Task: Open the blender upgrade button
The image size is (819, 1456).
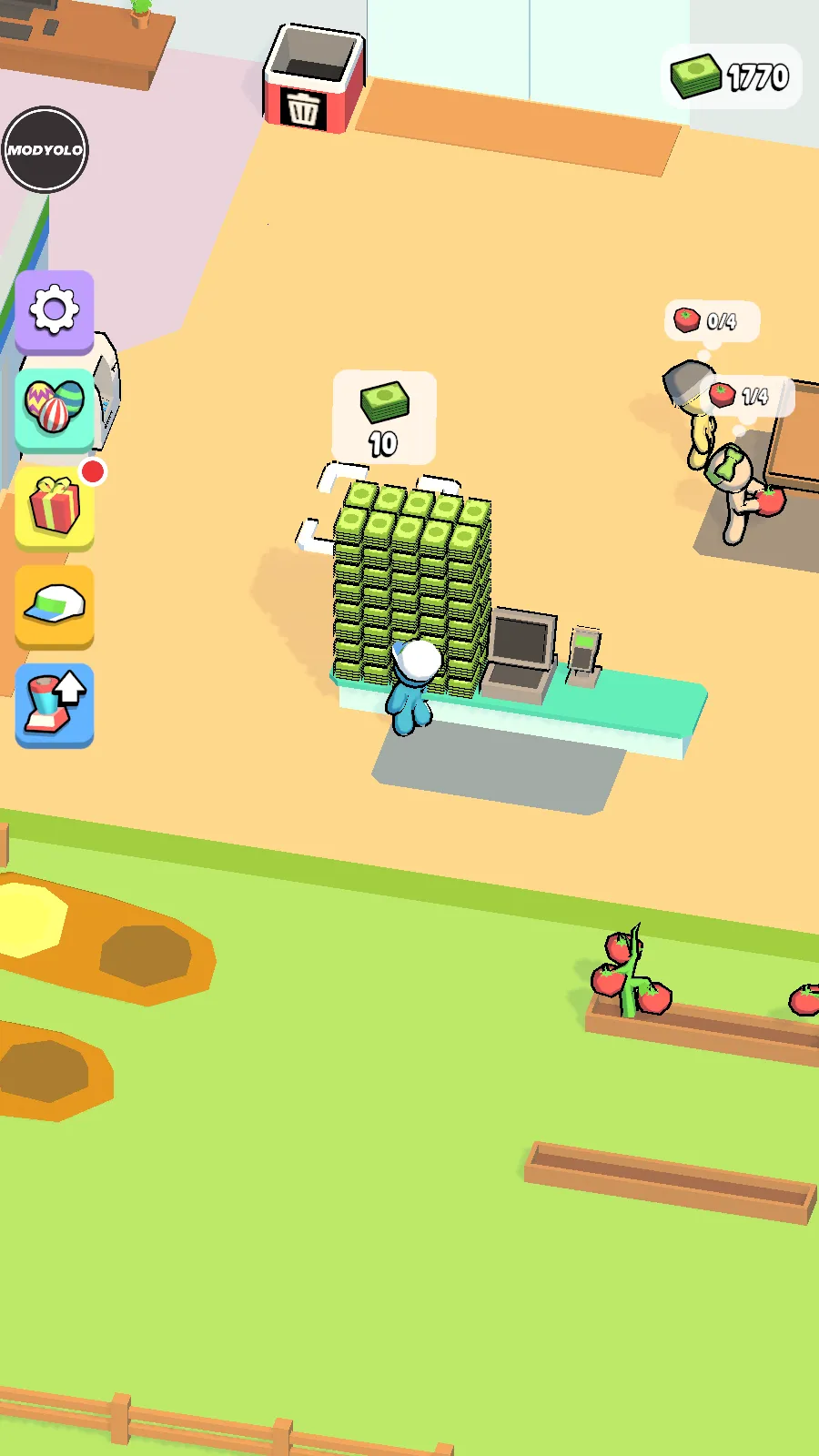Action: [x=55, y=704]
